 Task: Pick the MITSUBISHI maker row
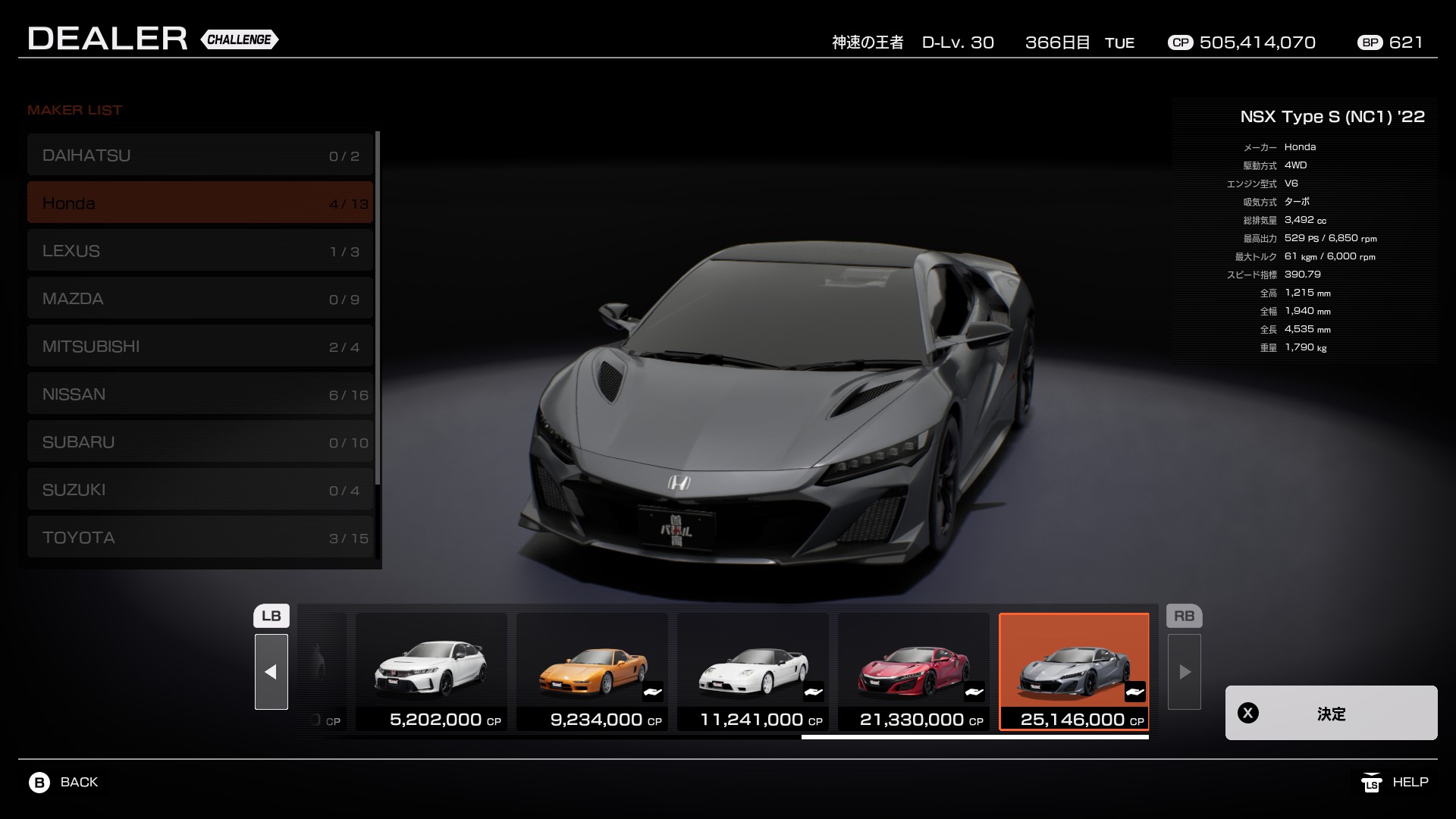[200, 347]
